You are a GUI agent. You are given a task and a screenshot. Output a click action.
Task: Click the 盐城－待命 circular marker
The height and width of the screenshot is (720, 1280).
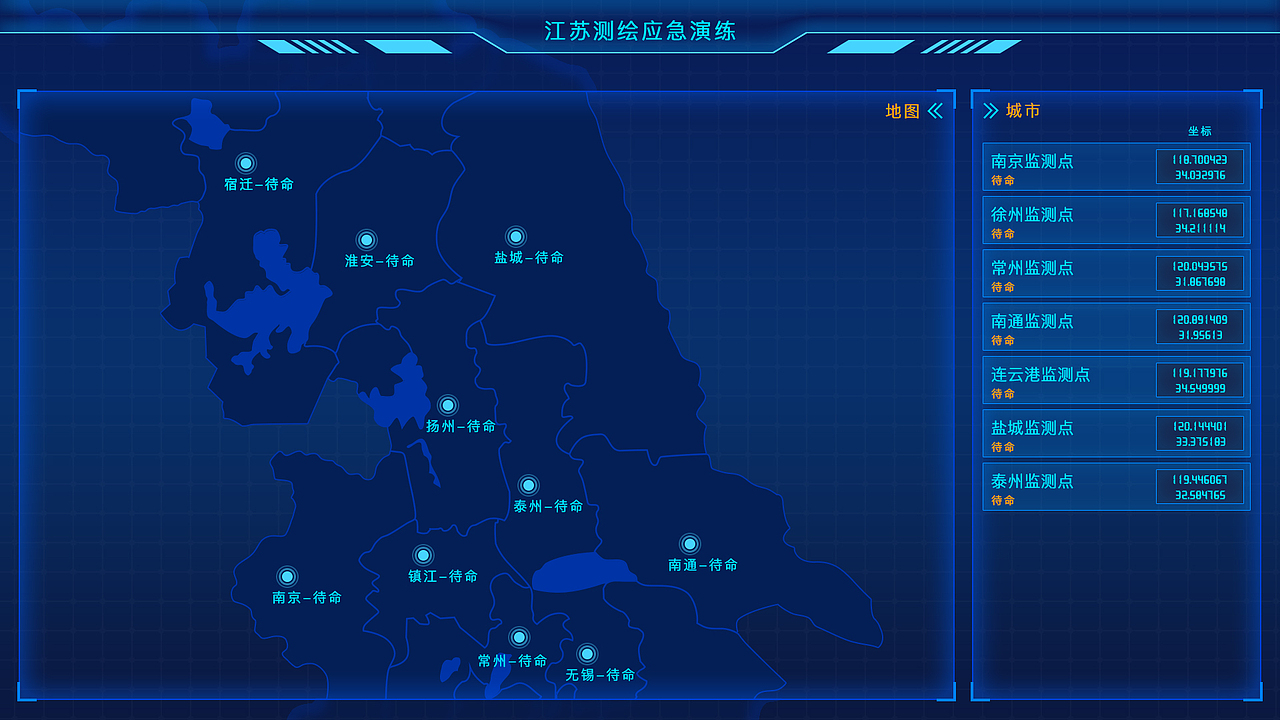click(x=515, y=237)
